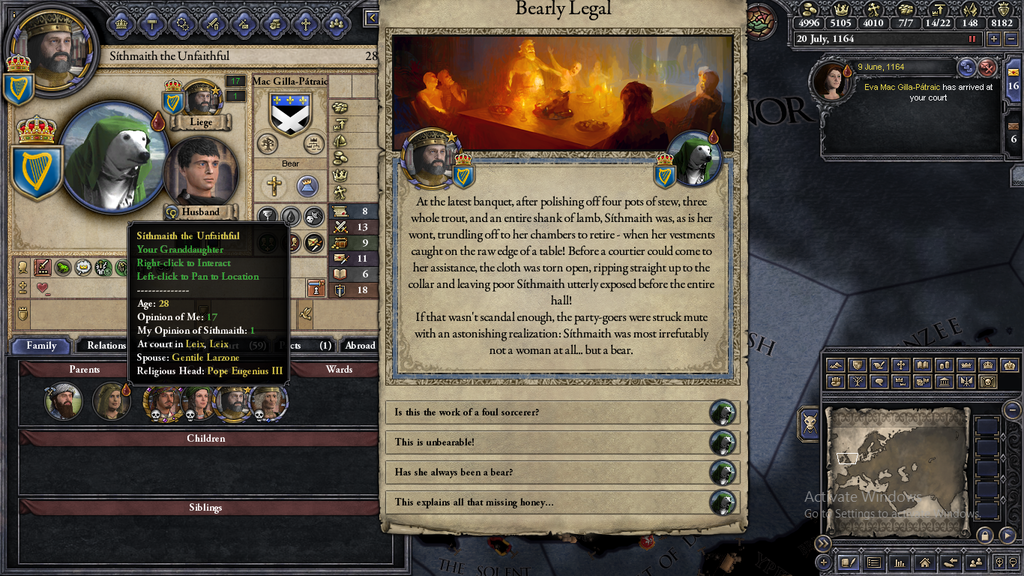1024x576 pixels.
Task: Toggle the red pause indicator beside the date
Action: [971, 39]
